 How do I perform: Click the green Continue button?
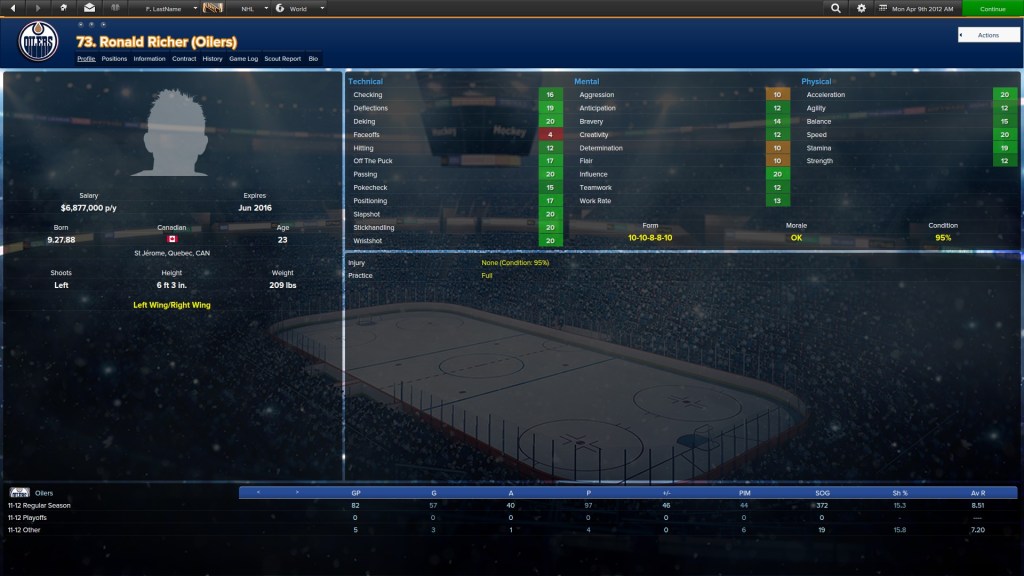click(x=992, y=8)
